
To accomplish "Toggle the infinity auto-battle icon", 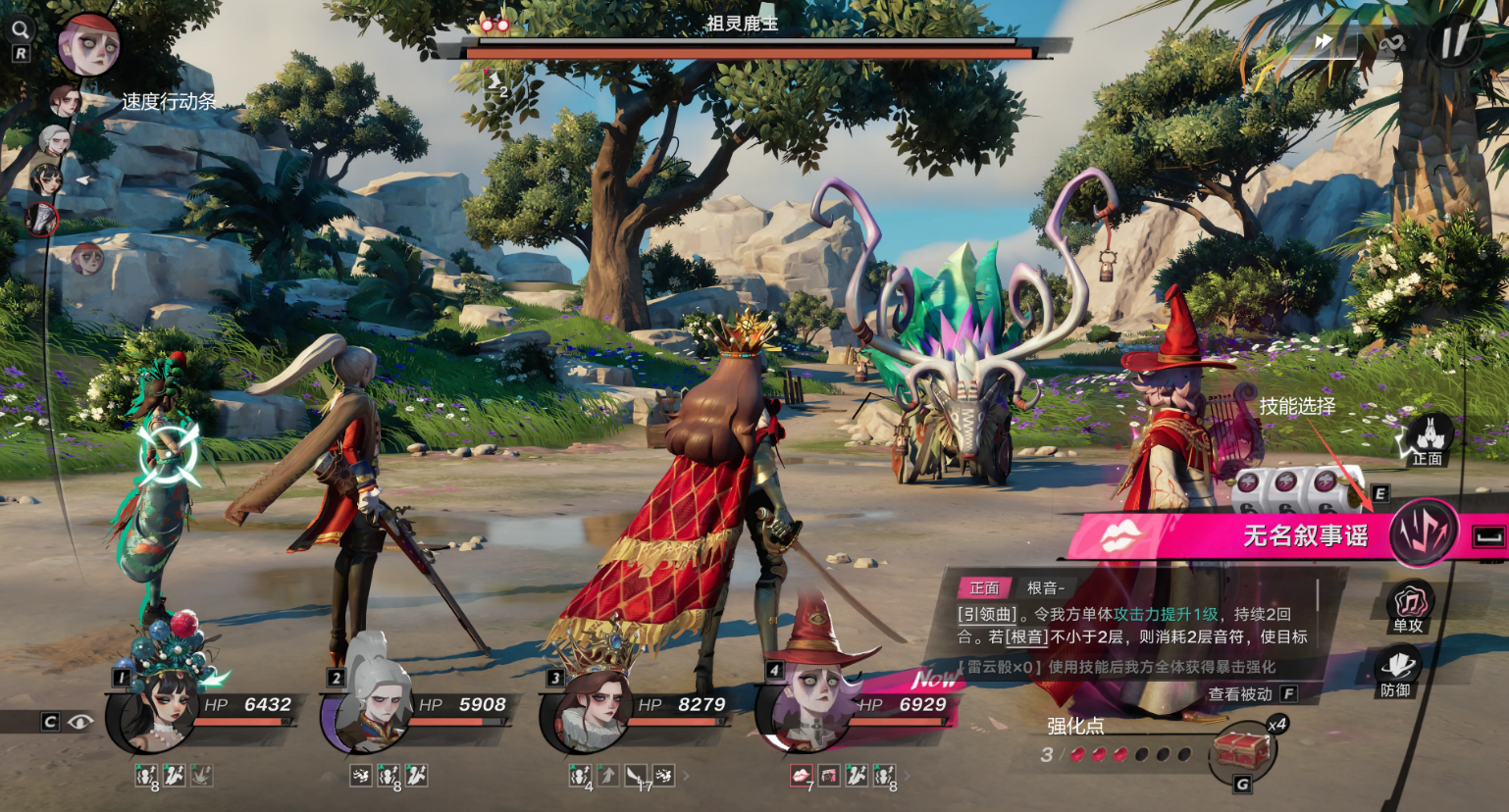I will point(1391,43).
